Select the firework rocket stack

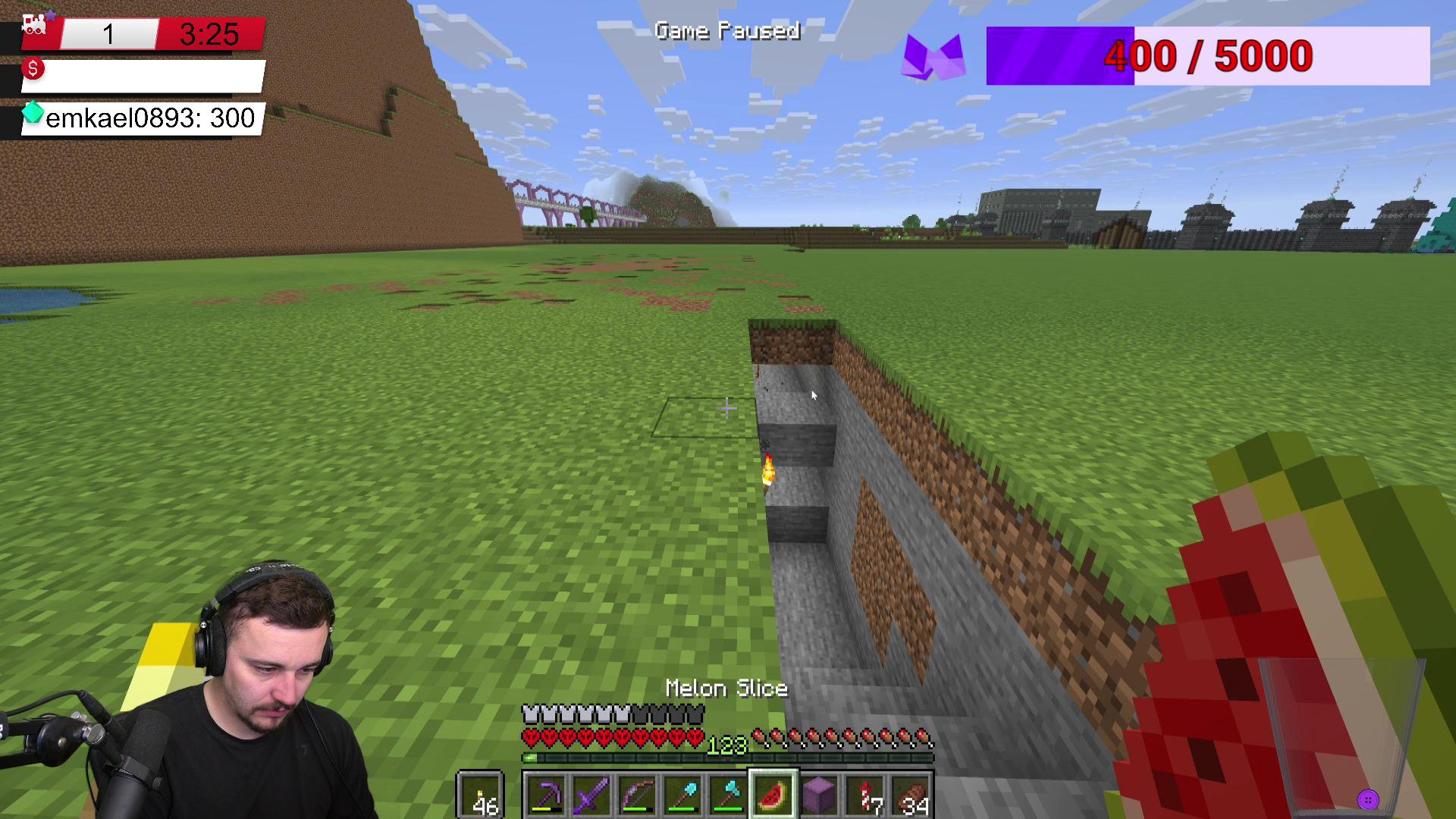tap(864, 795)
